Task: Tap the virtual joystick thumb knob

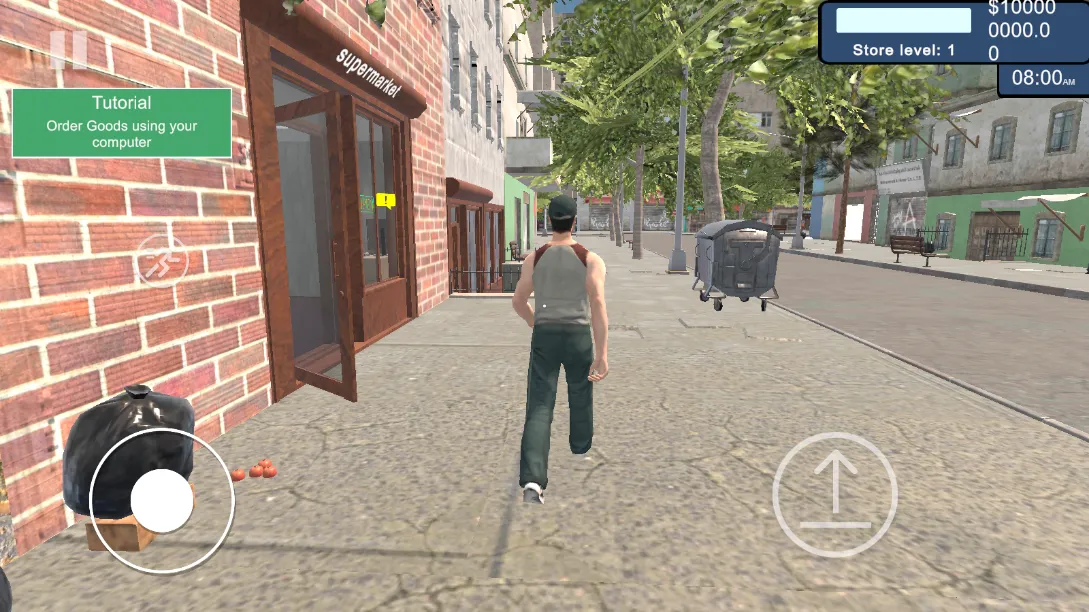Action: (x=162, y=501)
